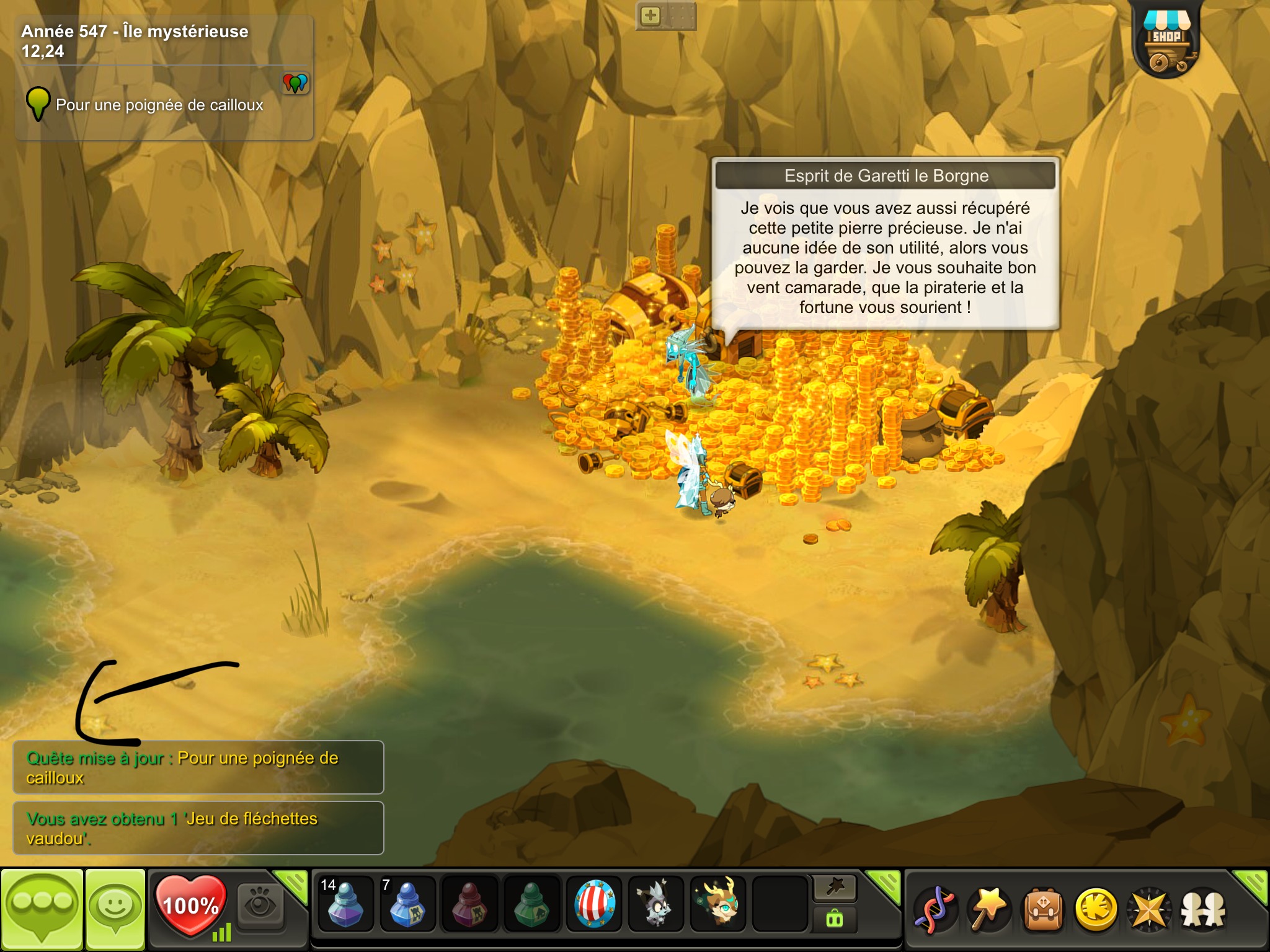The width and height of the screenshot is (1270, 952).
Task: Use the purple potion with count 14
Action: pyautogui.click(x=345, y=904)
